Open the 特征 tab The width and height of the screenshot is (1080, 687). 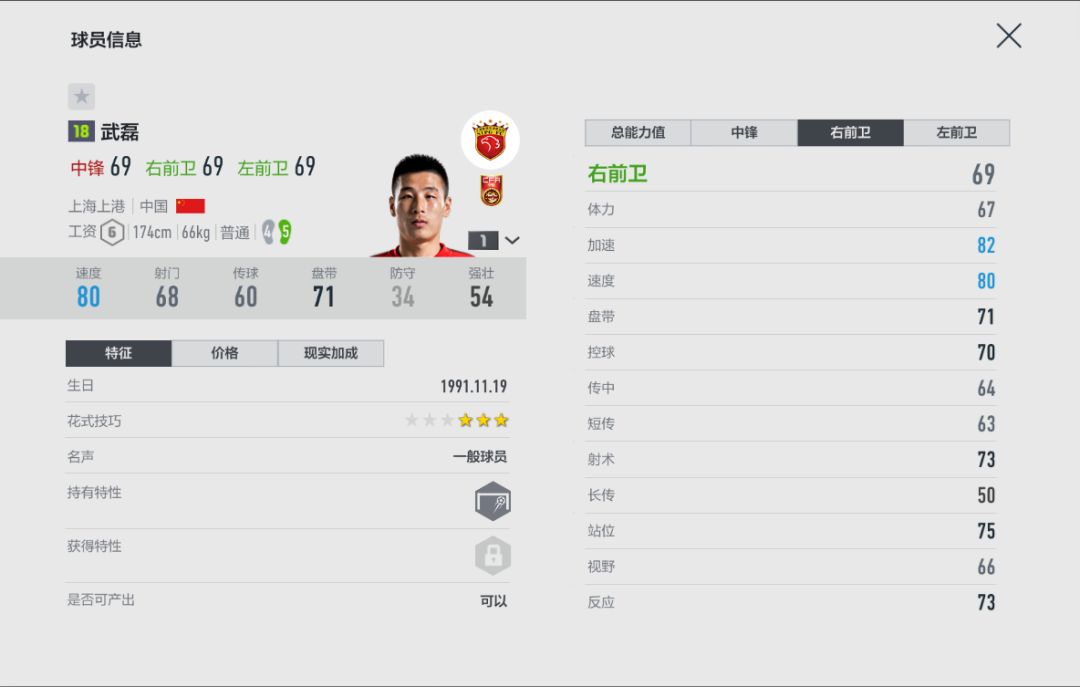pyautogui.click(x=119, y=353)
